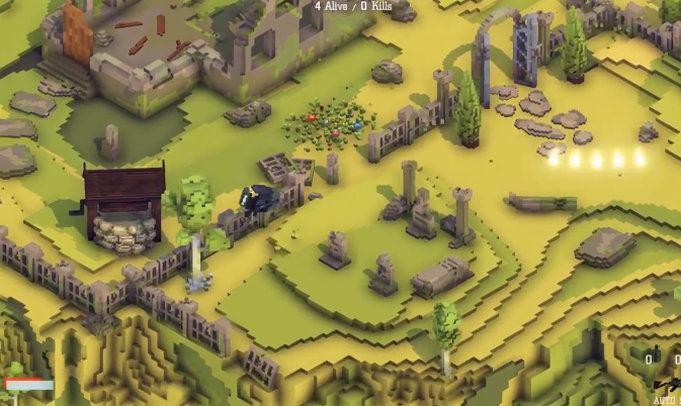This screenshot has height=406, width=681.
Task: Select the rifle weapon icon
Action: (667, 384)
